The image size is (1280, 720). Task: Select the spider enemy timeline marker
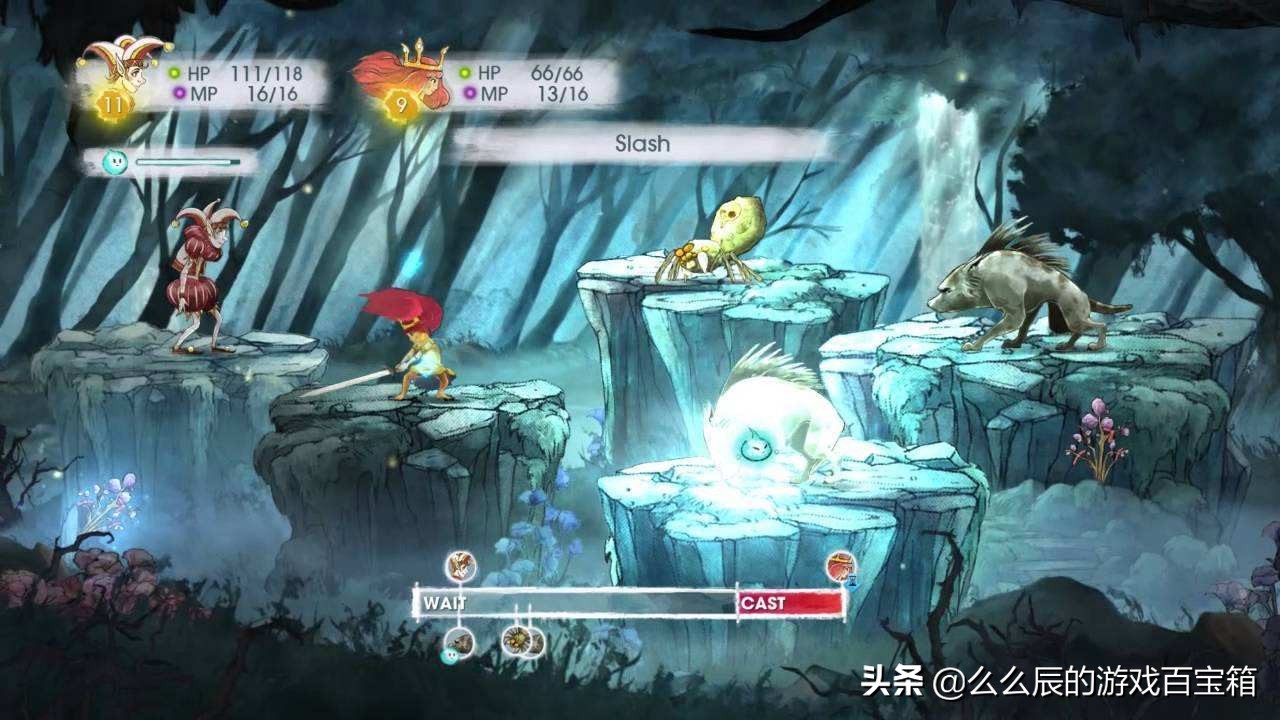517,640
